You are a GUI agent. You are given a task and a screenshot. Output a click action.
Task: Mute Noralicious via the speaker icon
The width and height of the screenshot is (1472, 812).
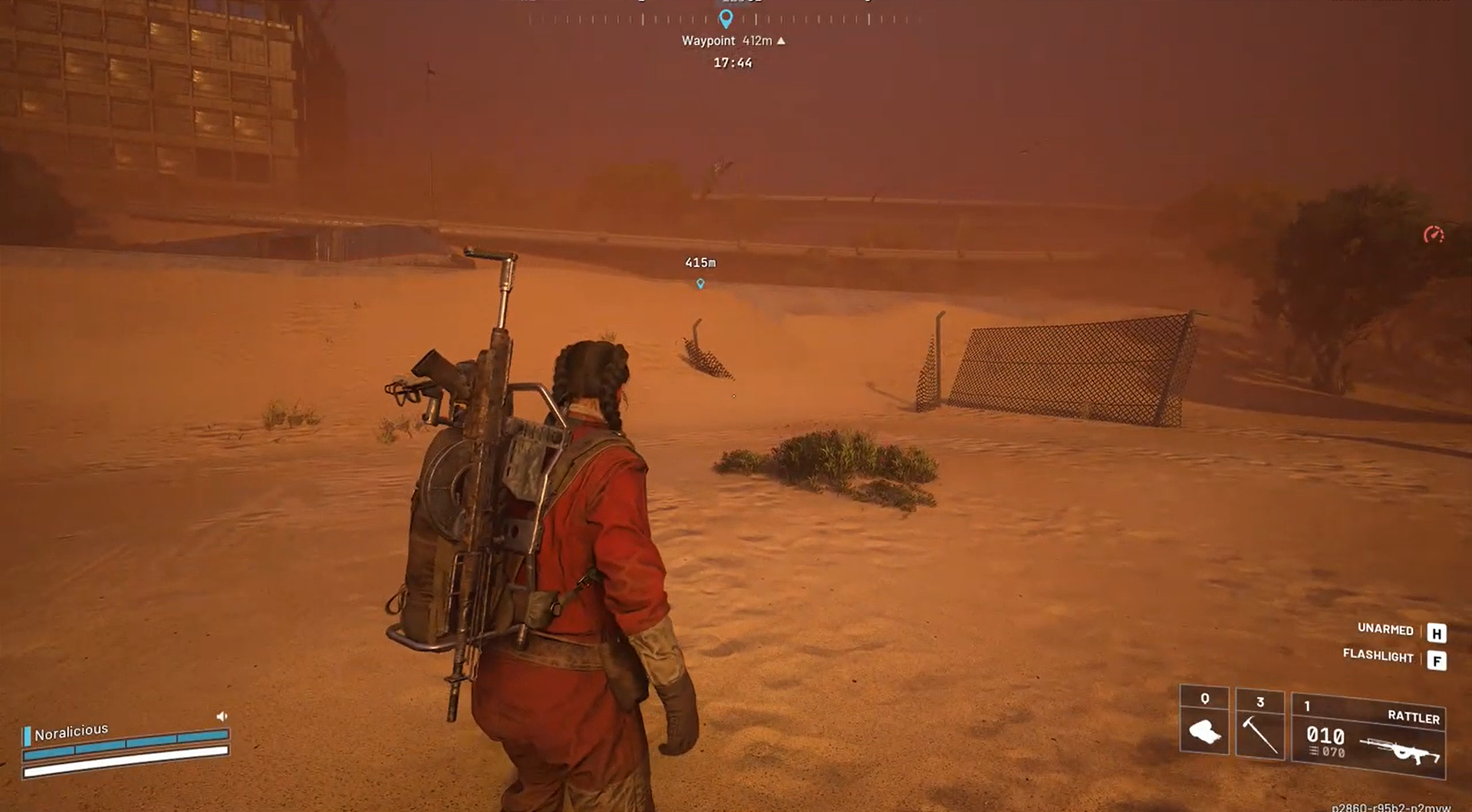pyautogui.click(x=222, y=715)
